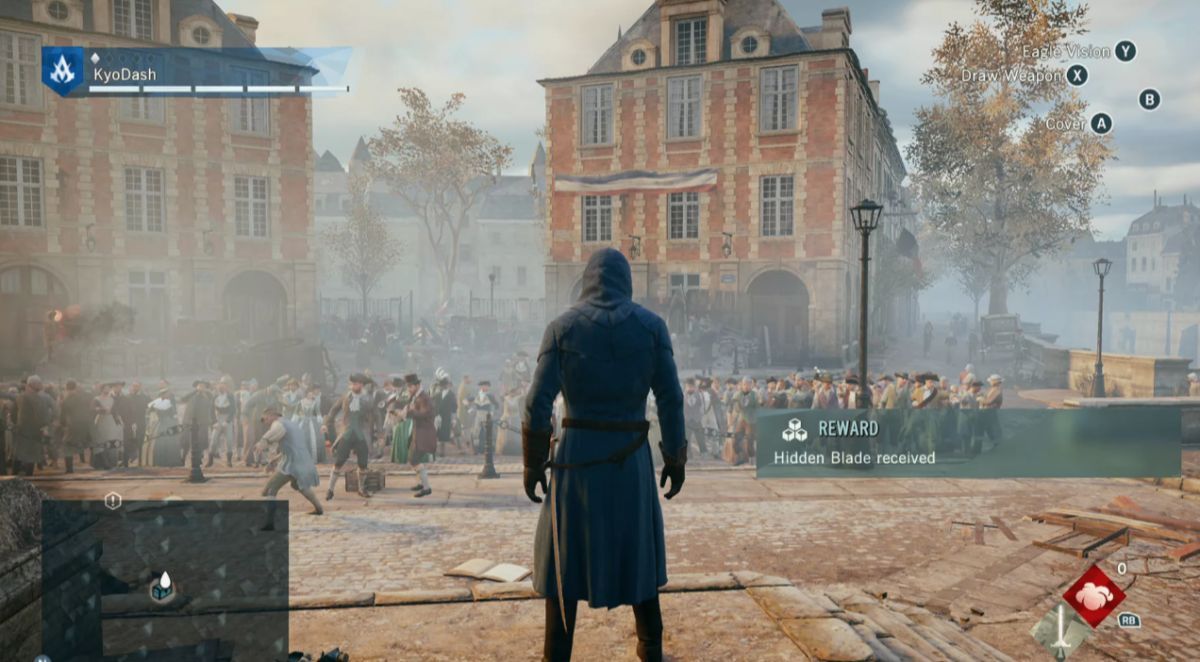Click the exclamation alert marker above the minimap
The image size is (1200, 662).
(x=113, y=500)
